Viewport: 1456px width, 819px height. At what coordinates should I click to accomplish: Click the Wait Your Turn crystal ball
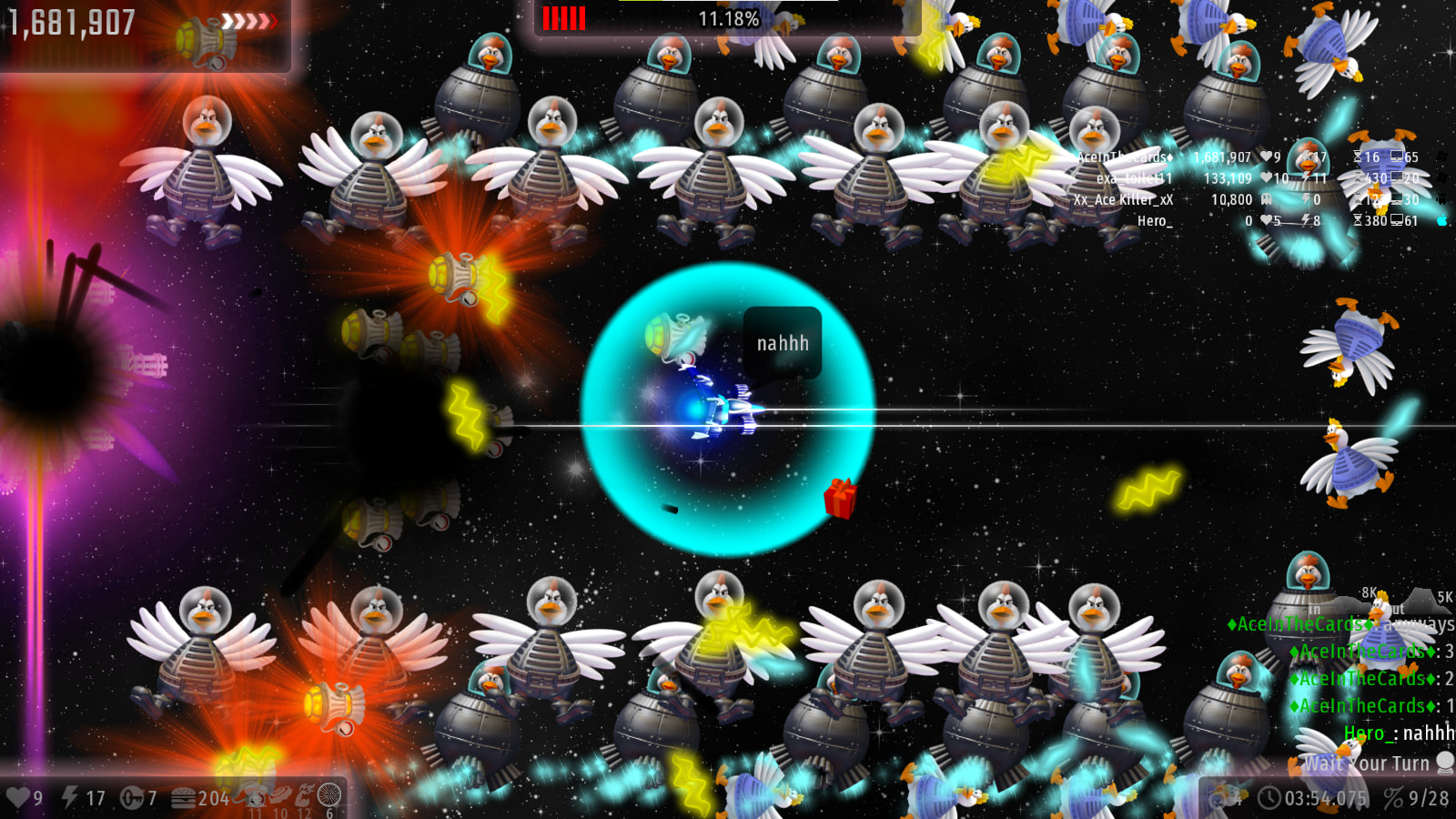click(x=1444, y=763)
